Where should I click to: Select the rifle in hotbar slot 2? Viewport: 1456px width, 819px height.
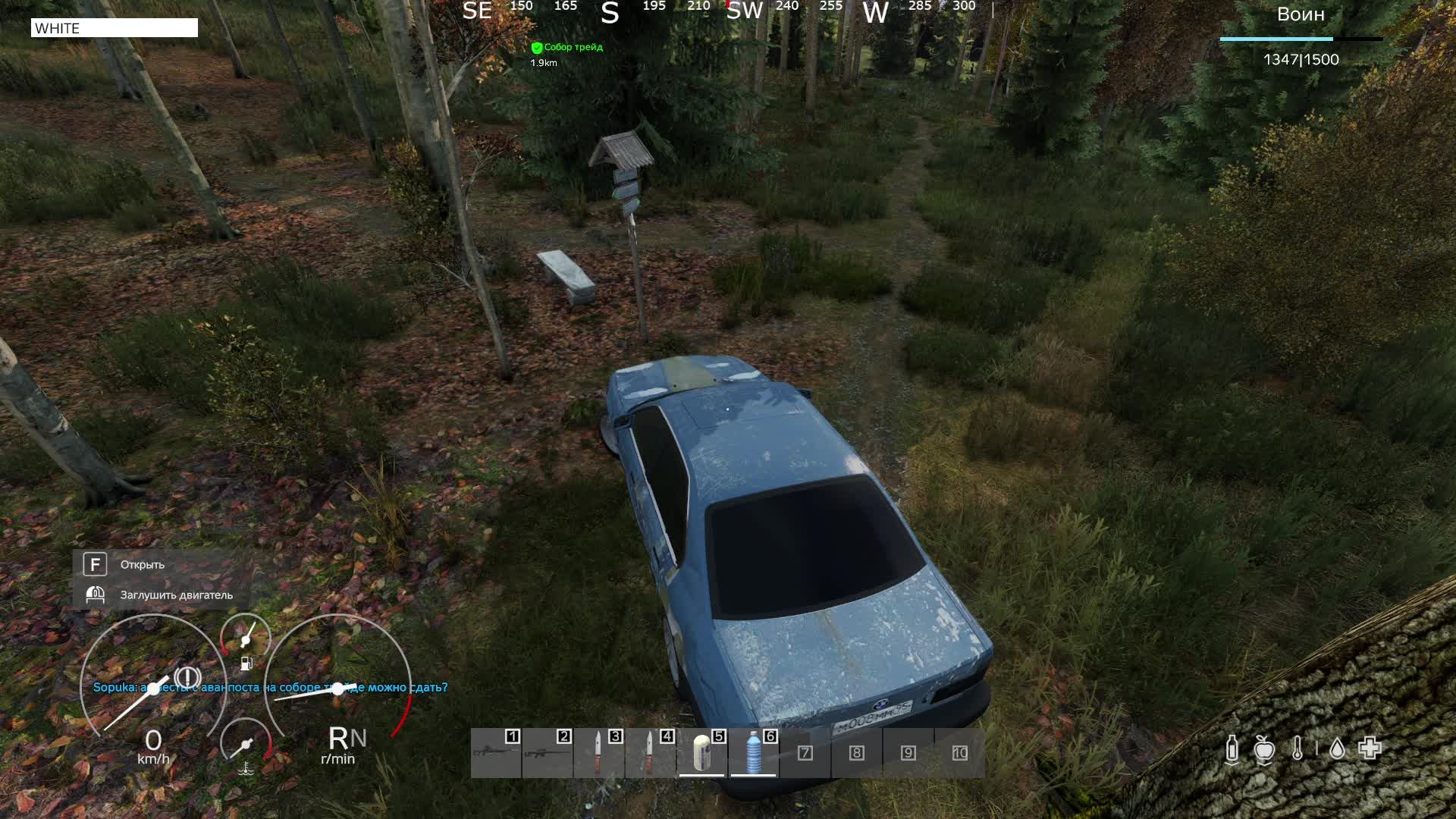click(548, 752)
